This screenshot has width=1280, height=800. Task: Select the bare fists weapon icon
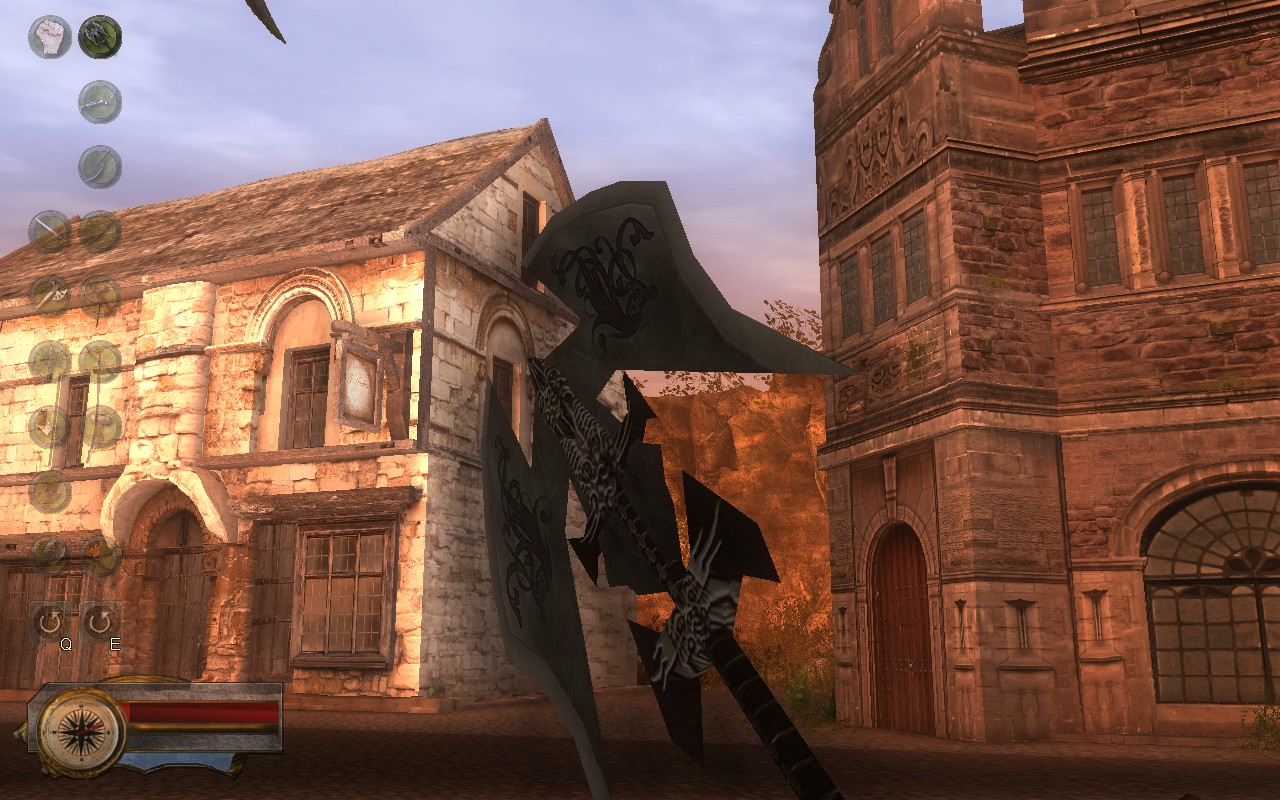(50, 31)
